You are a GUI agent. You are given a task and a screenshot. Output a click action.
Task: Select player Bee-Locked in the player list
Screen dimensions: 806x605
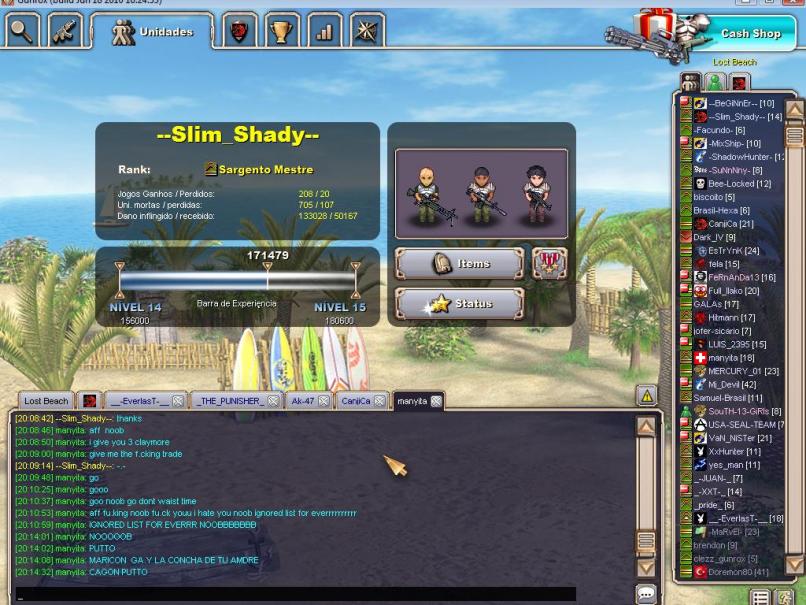pyautogui.click(x=738, y=184)
